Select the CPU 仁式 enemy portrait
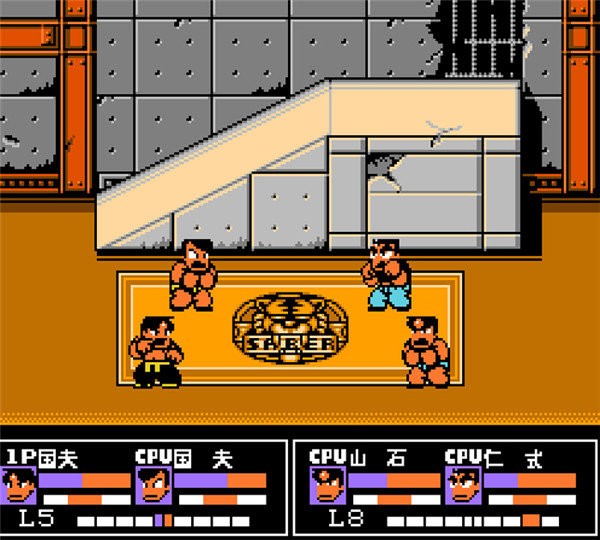This screenshot has height=540, width=600. click(x=463, y=487)
